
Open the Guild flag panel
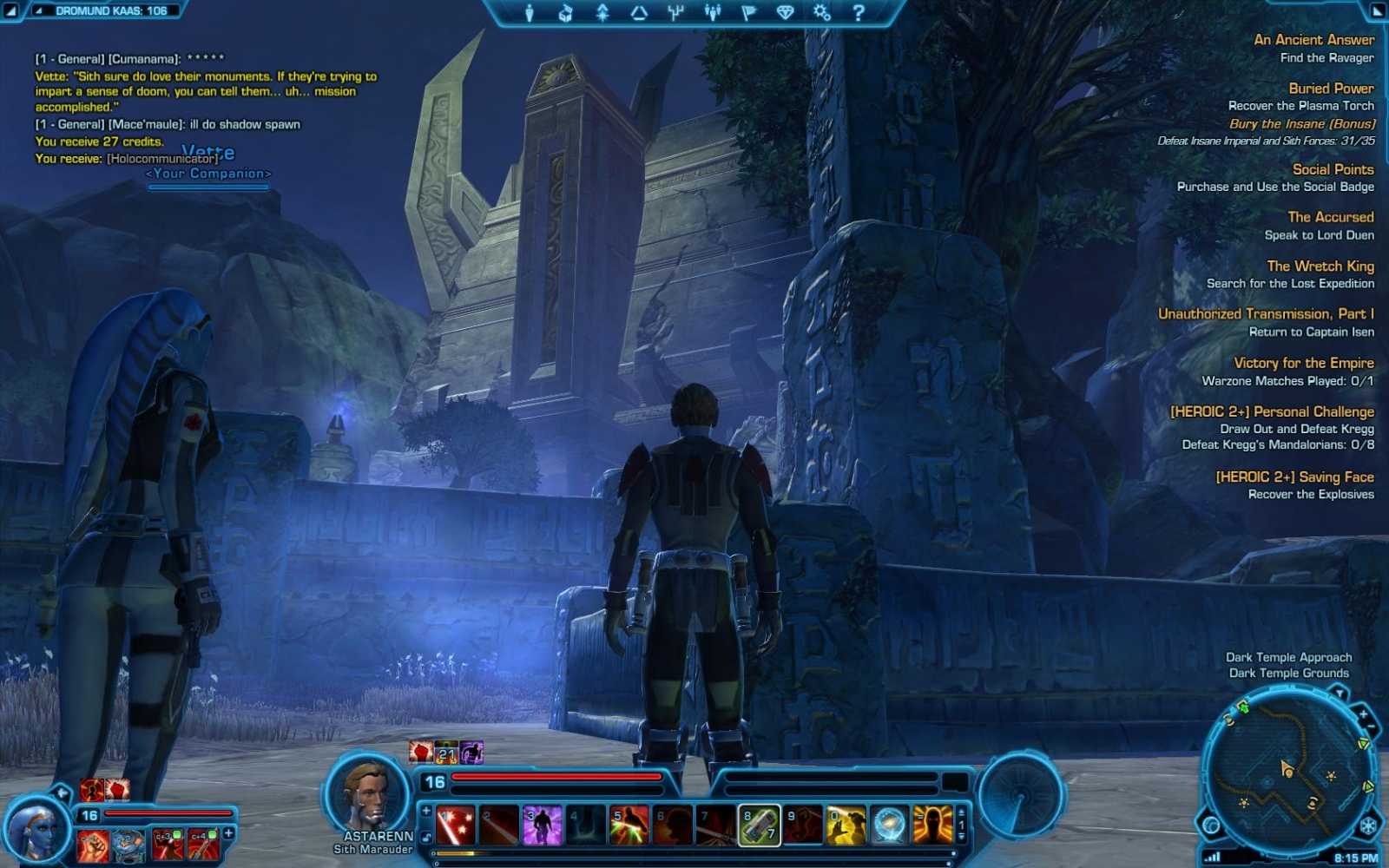750,12
